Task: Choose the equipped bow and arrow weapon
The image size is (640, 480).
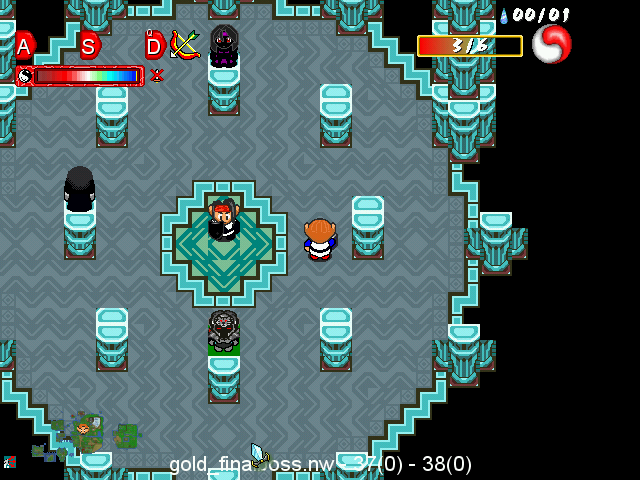Action: point(184,44)
